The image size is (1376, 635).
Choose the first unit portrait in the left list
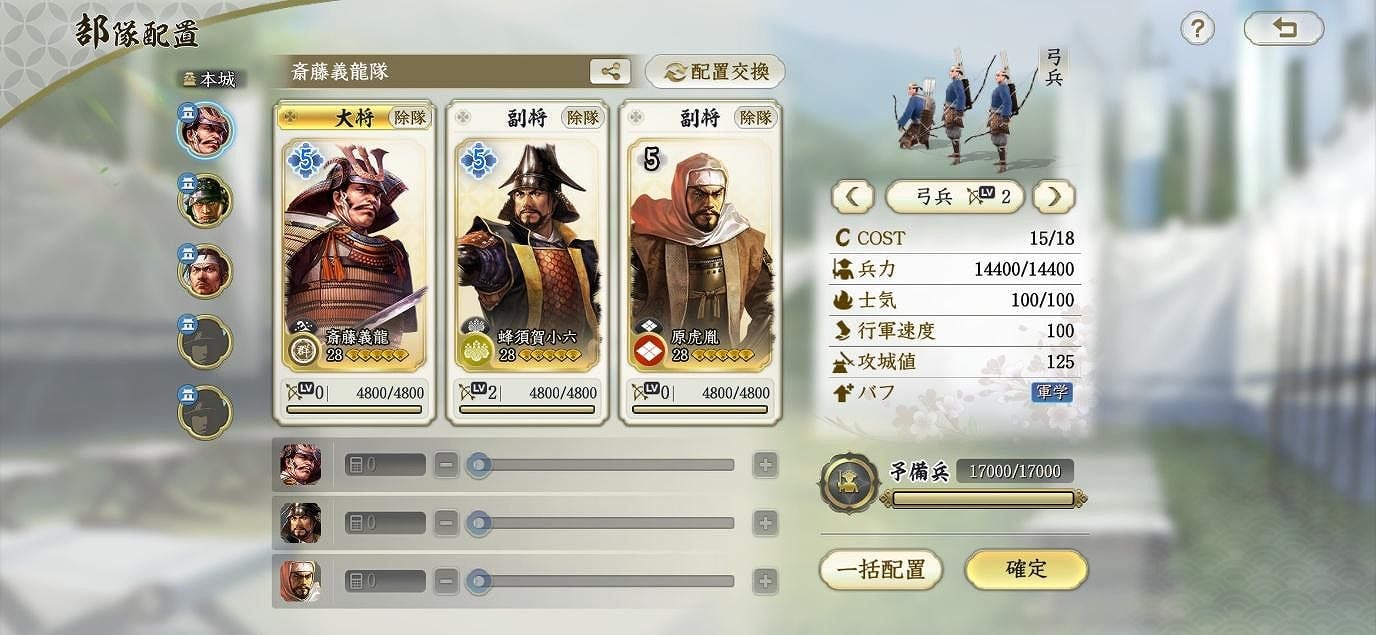tap(205, 130)
